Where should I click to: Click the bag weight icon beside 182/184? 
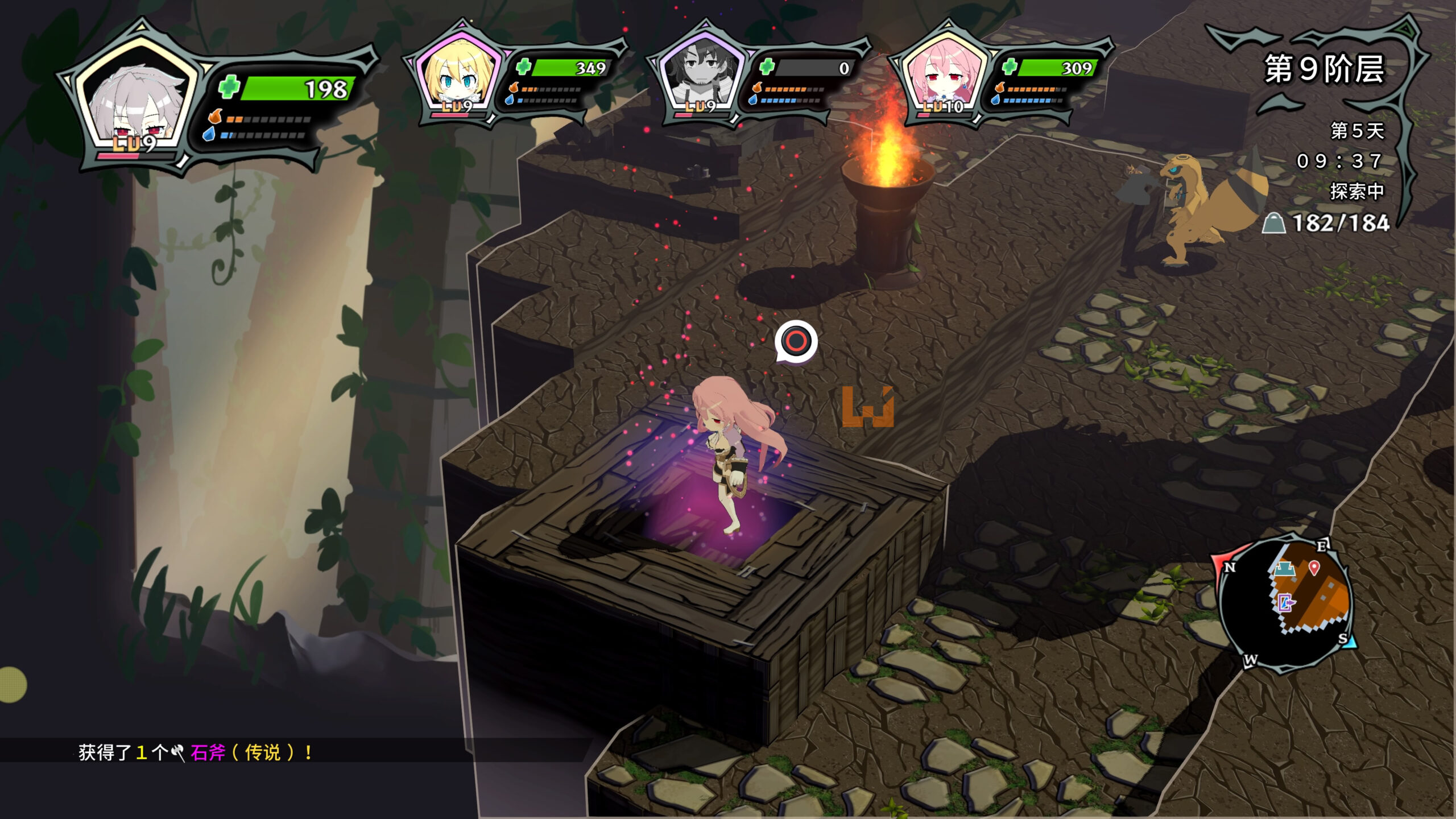point(1274,224)
